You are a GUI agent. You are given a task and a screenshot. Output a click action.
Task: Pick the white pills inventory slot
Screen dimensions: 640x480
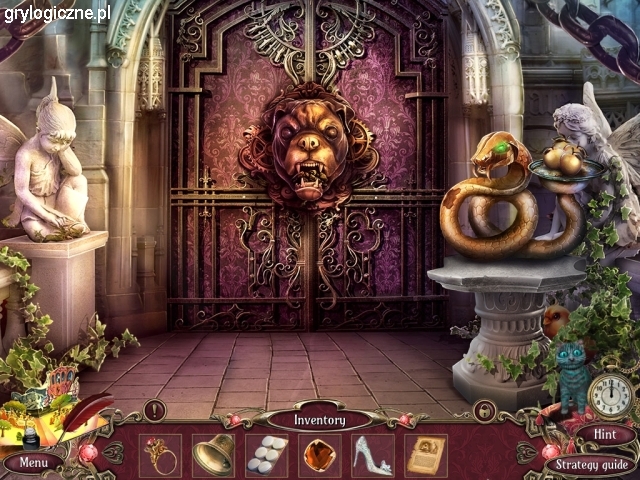tap(266, 455)
